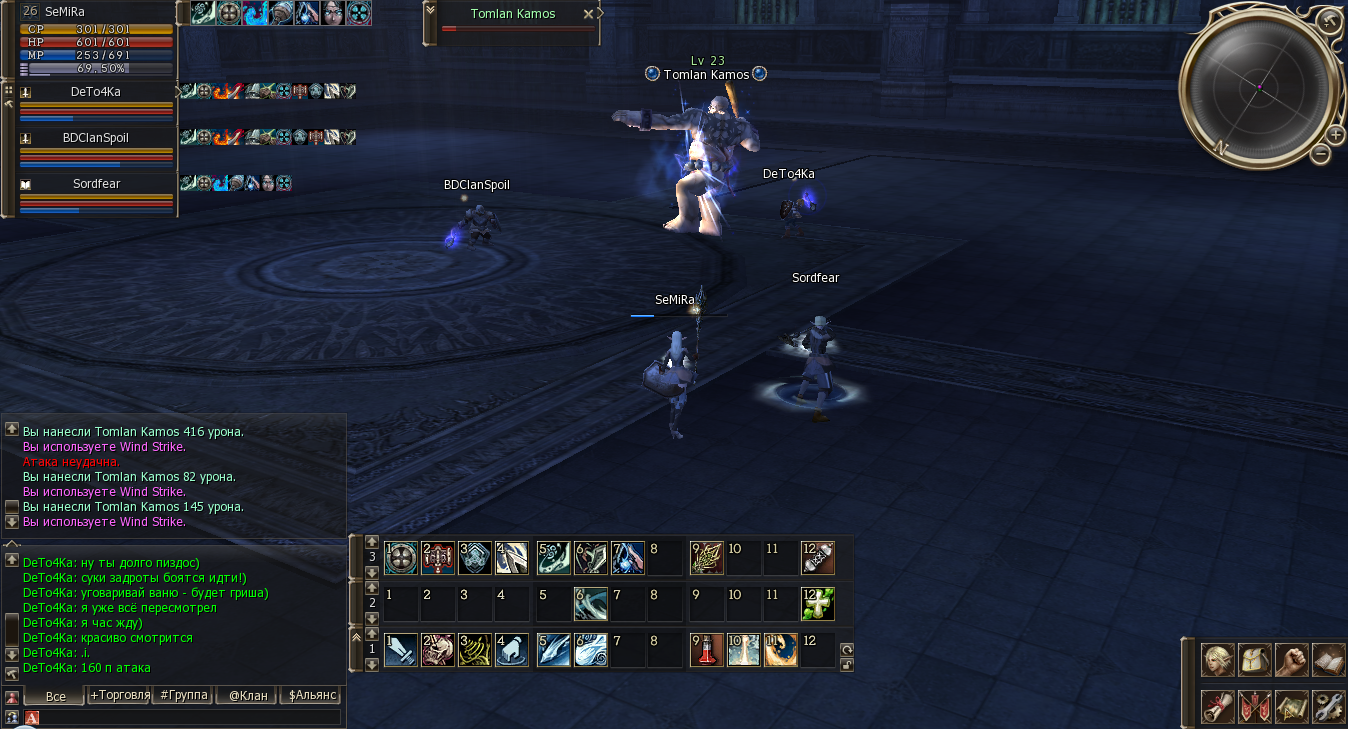
Task: Switch chat to the +Торговля tab
Action: click(120, 695)
